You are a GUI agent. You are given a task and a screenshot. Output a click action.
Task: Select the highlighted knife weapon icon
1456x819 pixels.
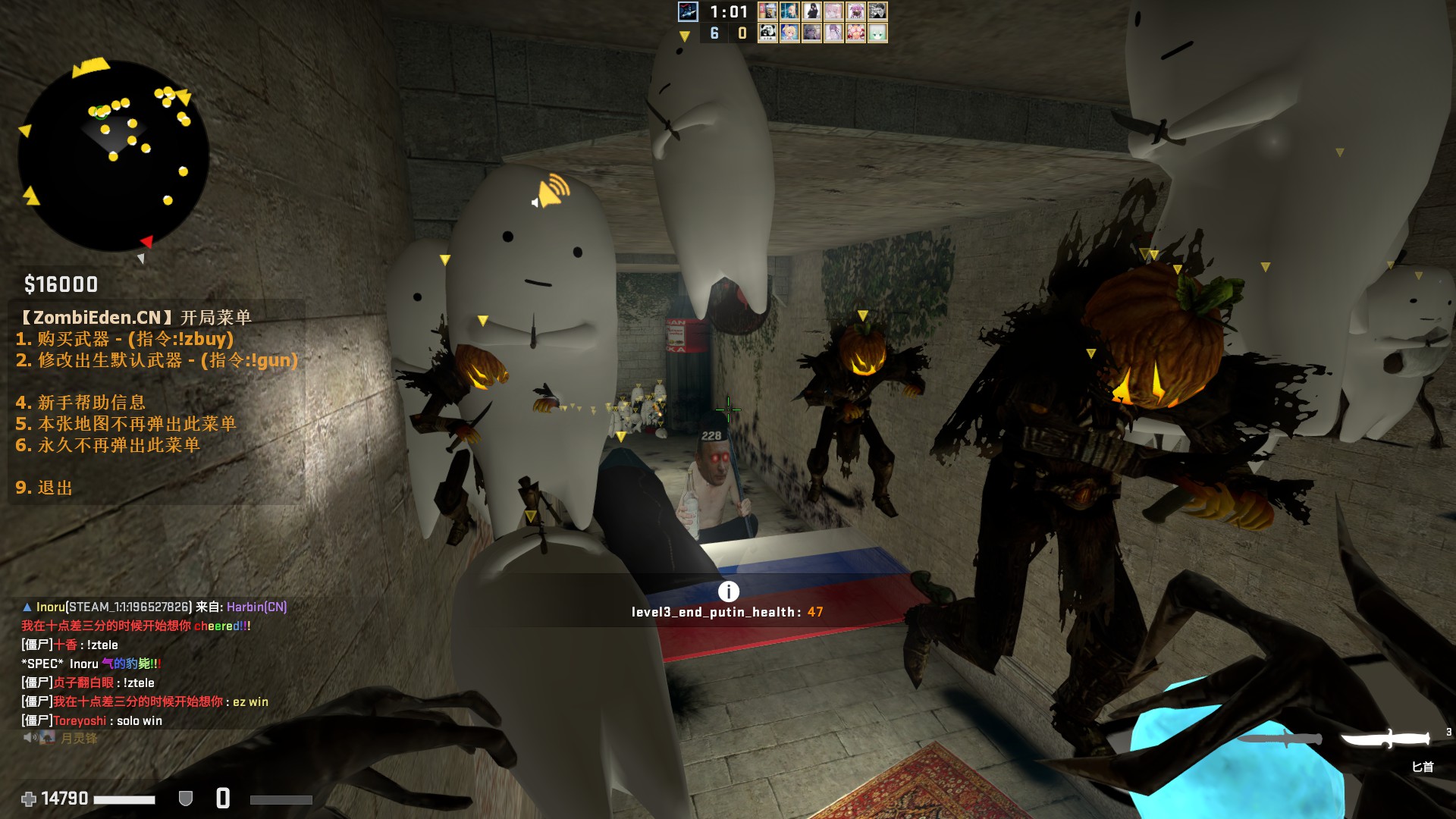point(1385,738)
